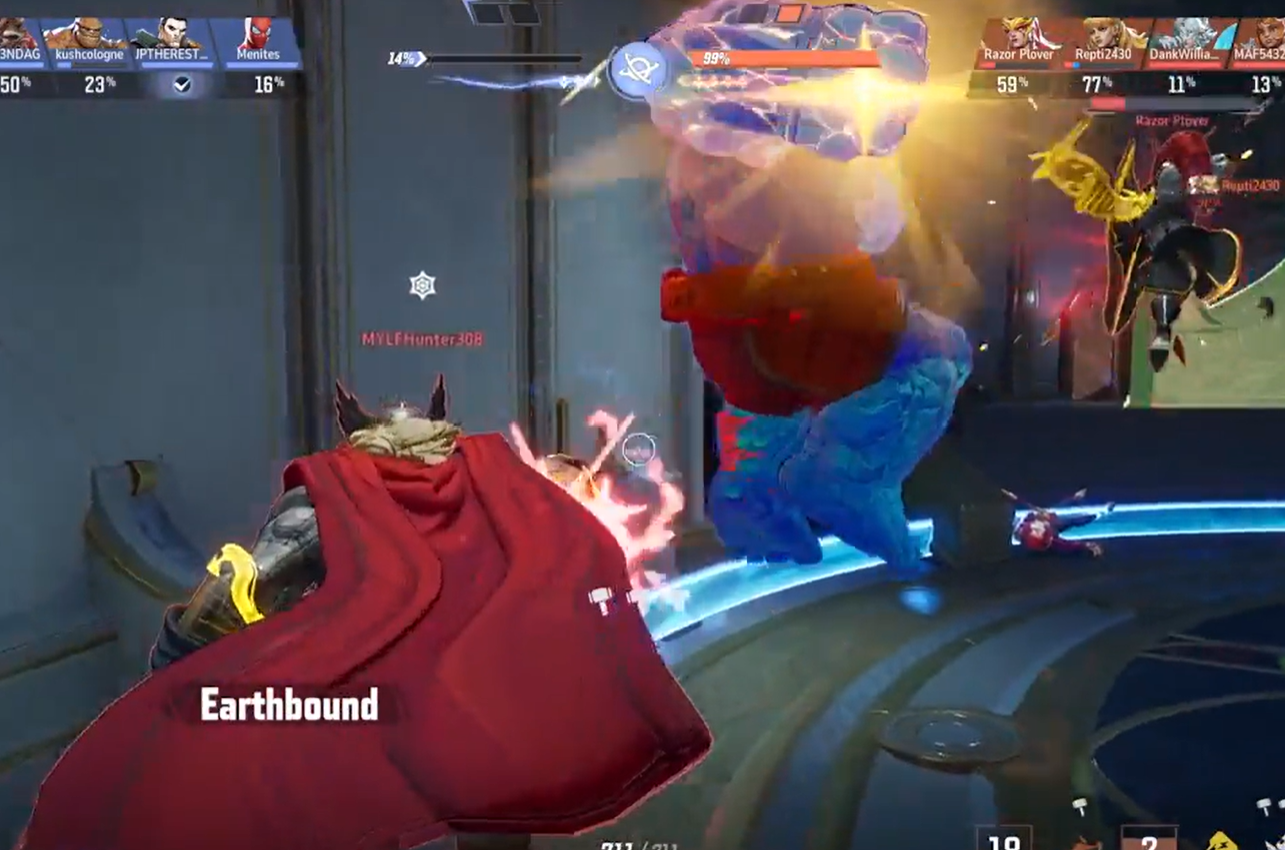Viewport: 1285px width, 850px height.
Task: Select enemy Repti2430's portrait
Action: coord(1106,36)
